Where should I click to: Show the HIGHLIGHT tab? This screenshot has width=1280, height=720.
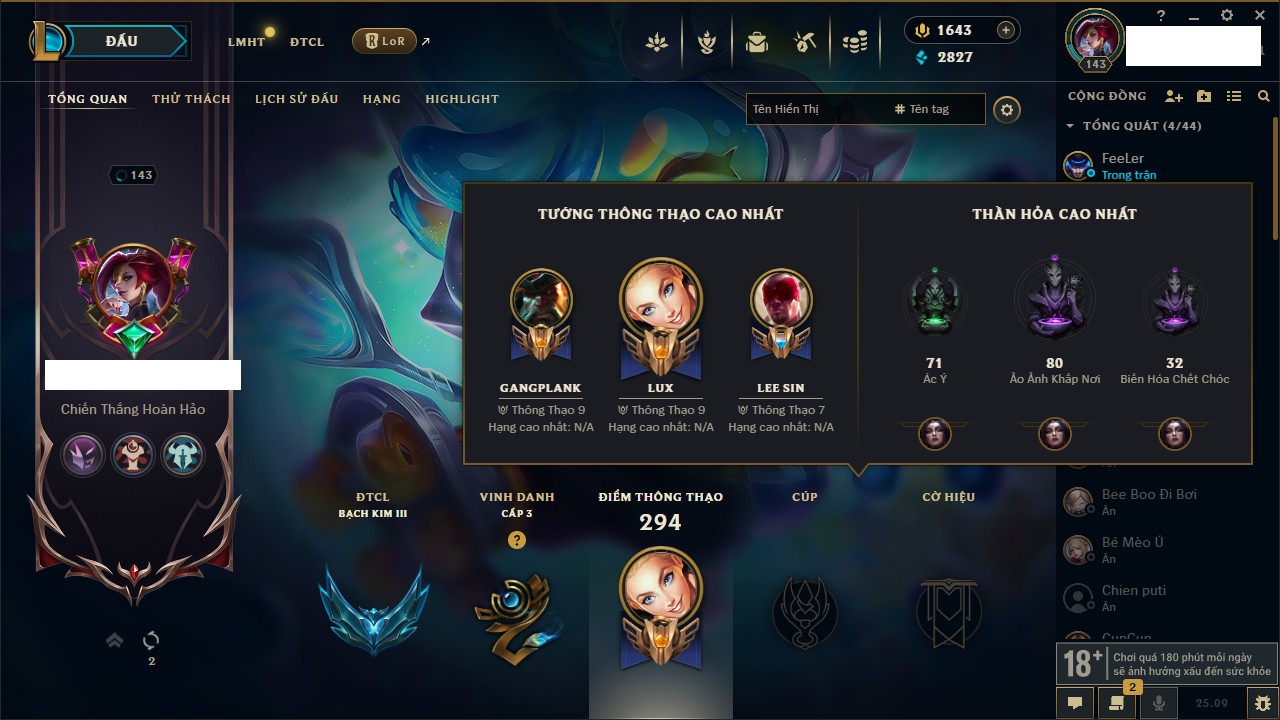click(x=462, y=99)
